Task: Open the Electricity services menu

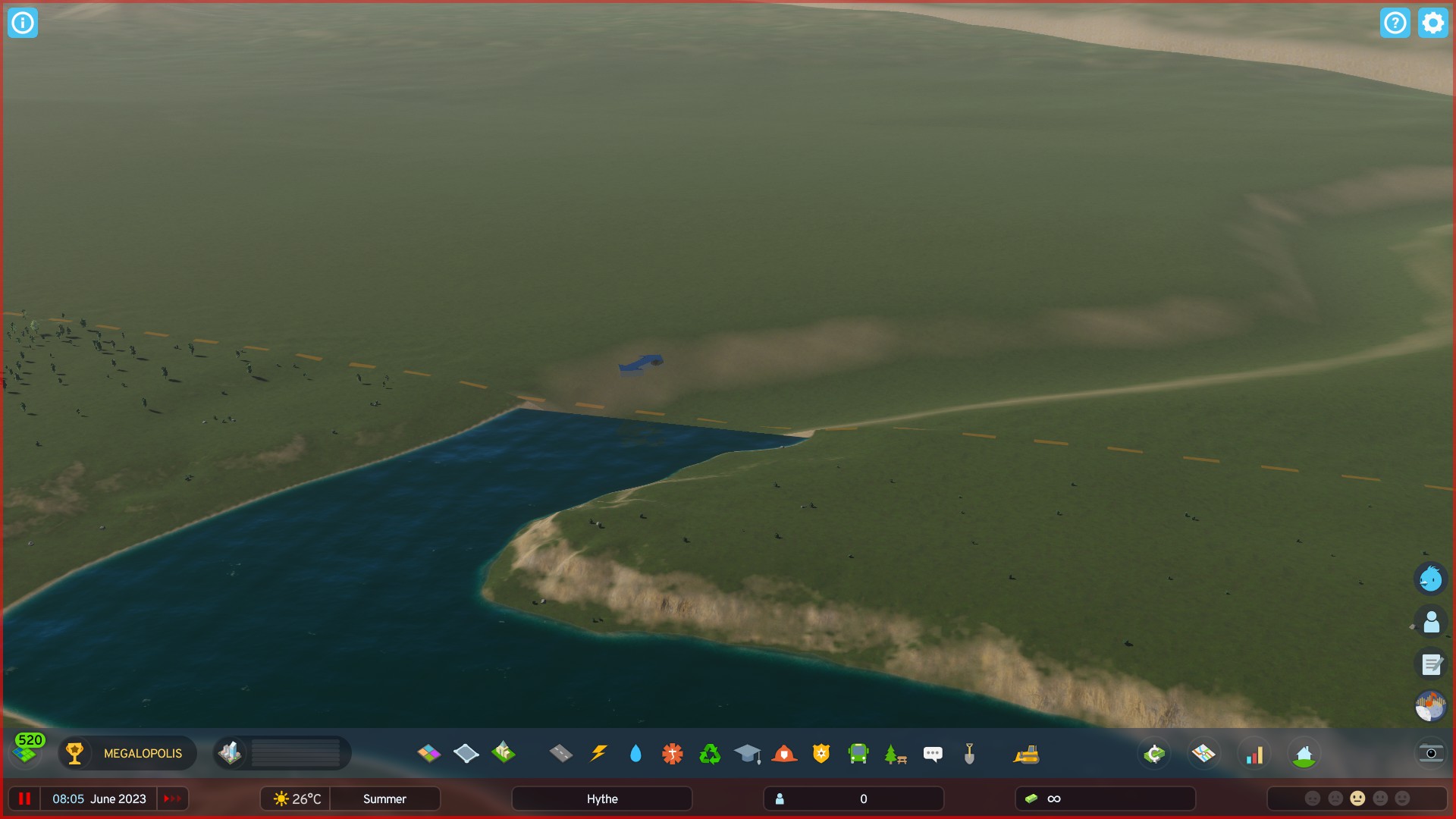Action: click(x=598, y=753)
